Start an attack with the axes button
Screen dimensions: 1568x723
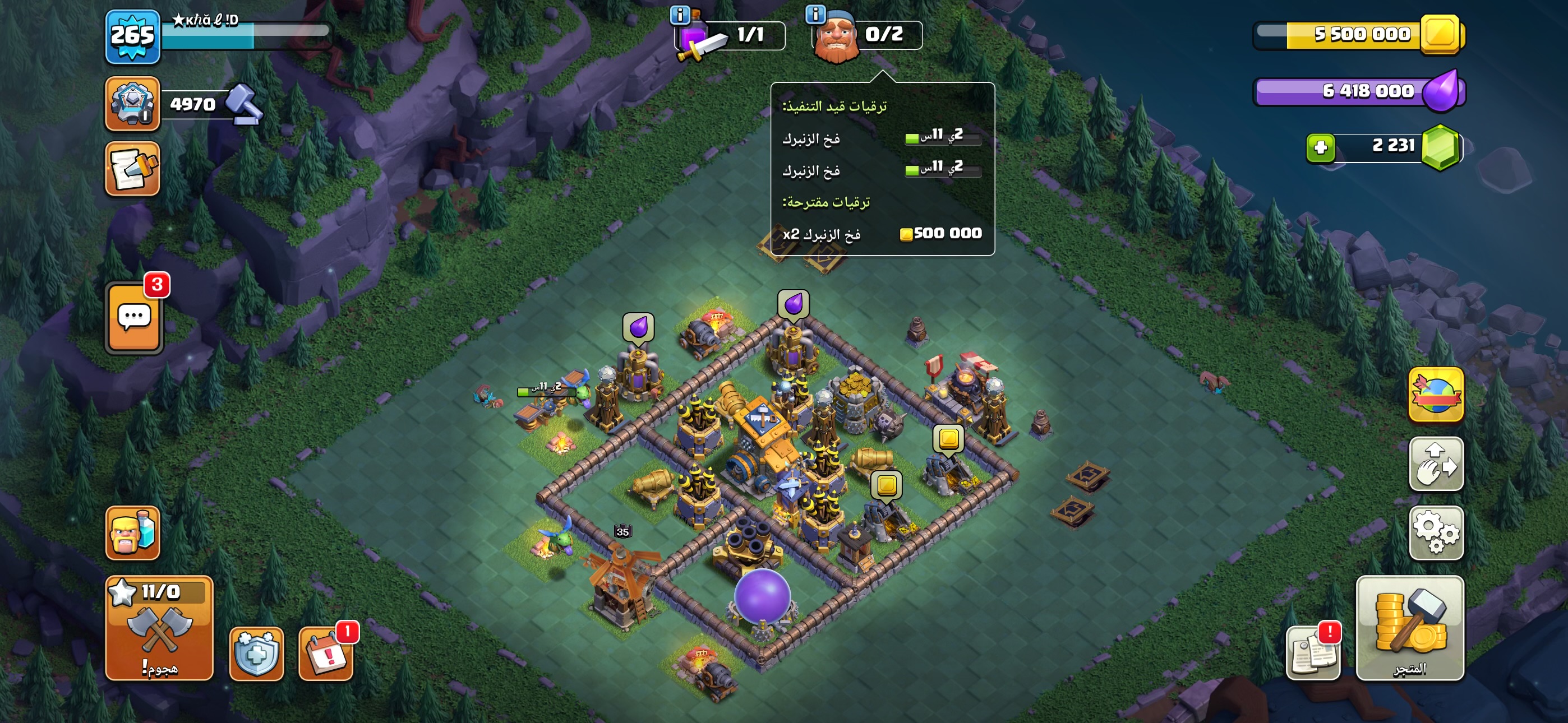point(159,628)
